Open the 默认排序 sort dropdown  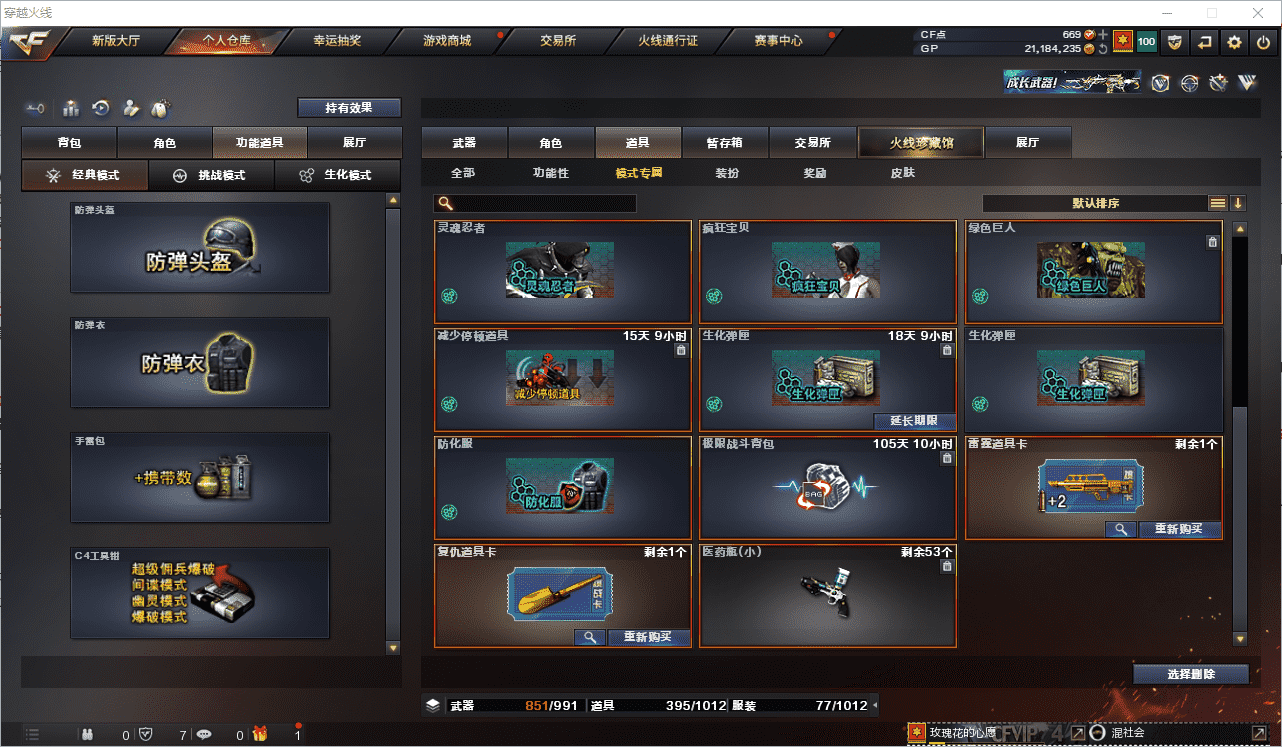tap(1095, 203)
